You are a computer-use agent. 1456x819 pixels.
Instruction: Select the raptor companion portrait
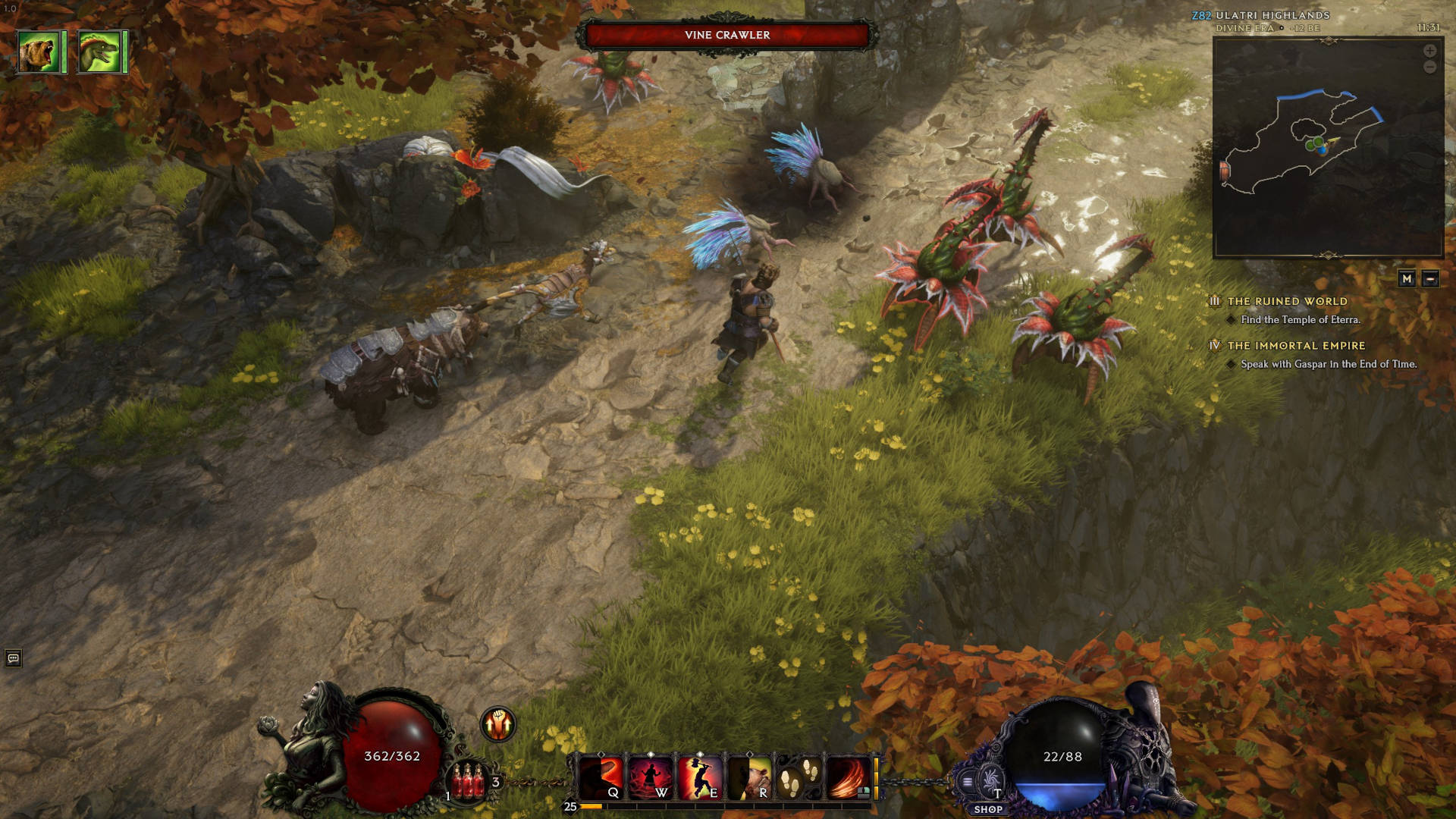[x=99, y=52]
